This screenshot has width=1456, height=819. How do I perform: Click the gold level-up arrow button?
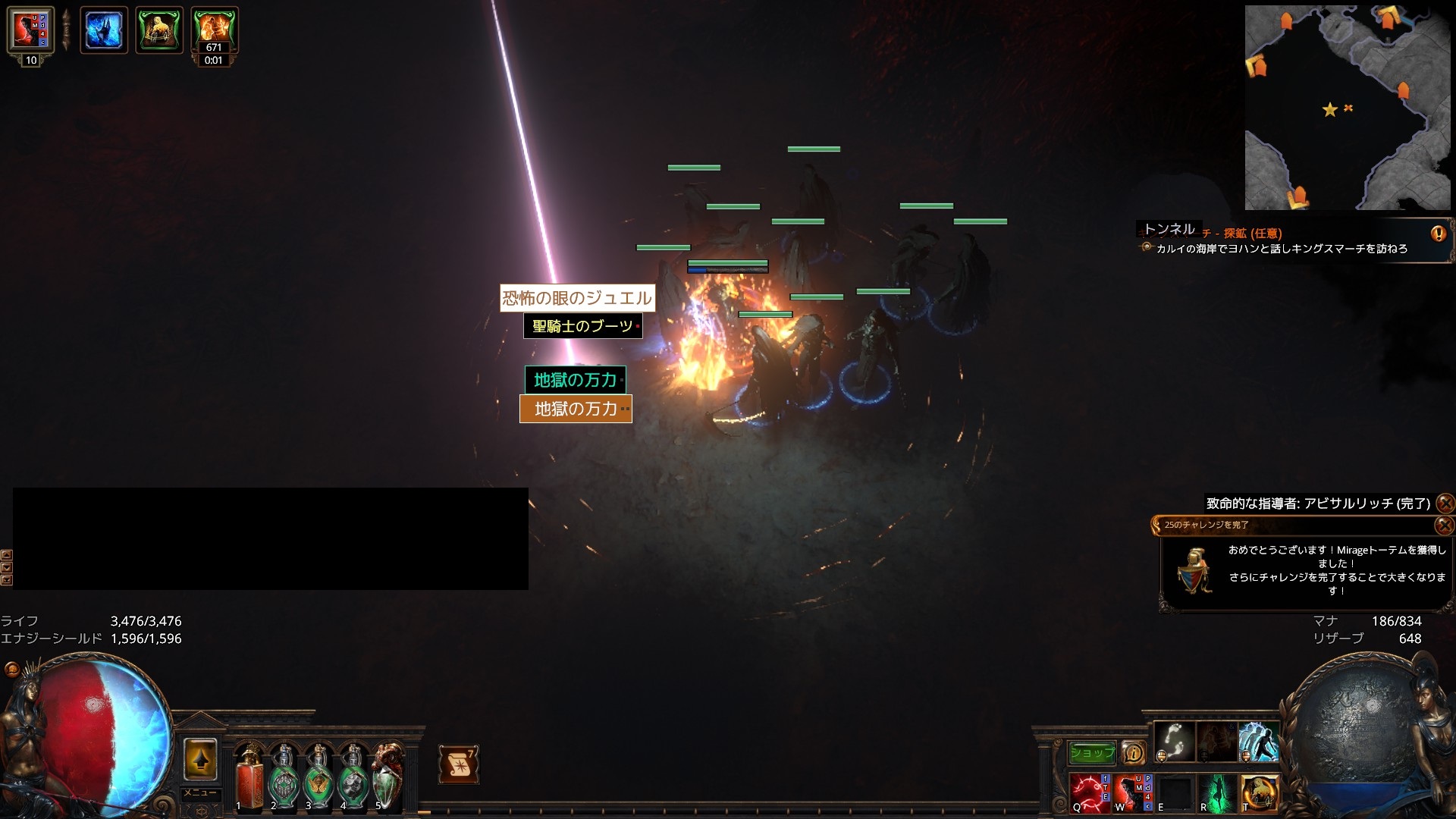[x=200, y=758]
